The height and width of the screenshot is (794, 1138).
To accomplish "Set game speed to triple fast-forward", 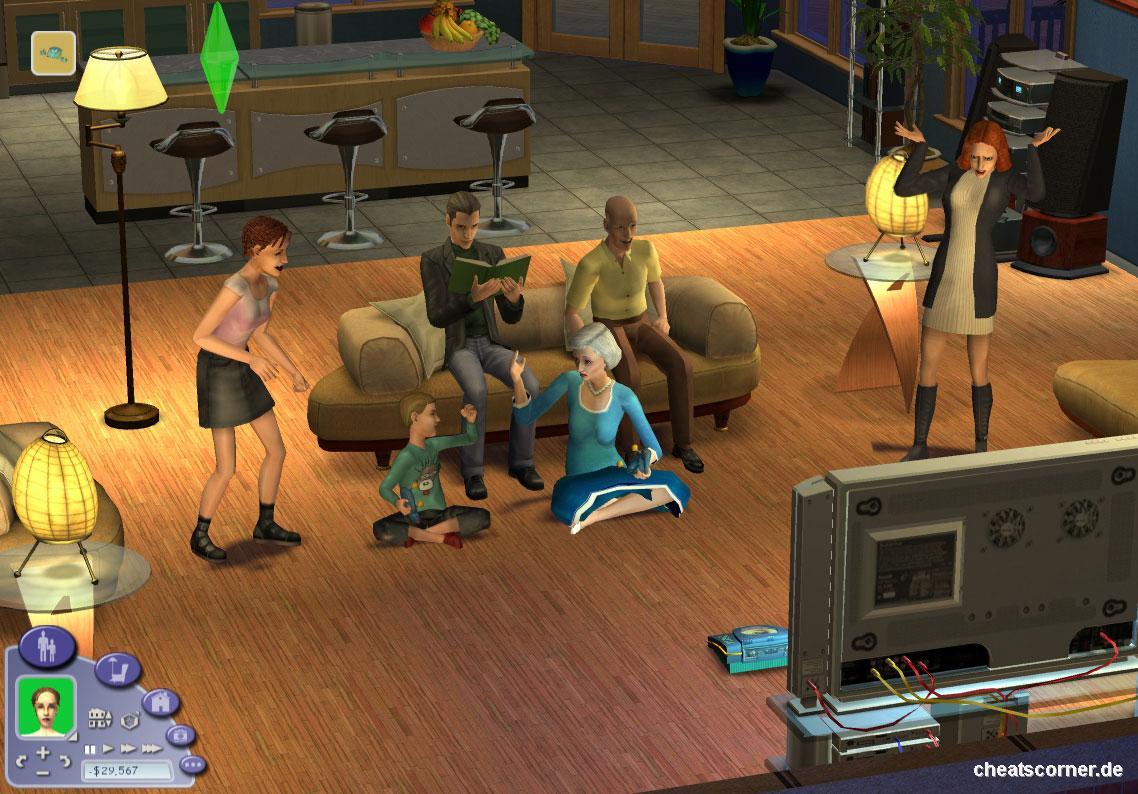I will (x=151, y=748).
